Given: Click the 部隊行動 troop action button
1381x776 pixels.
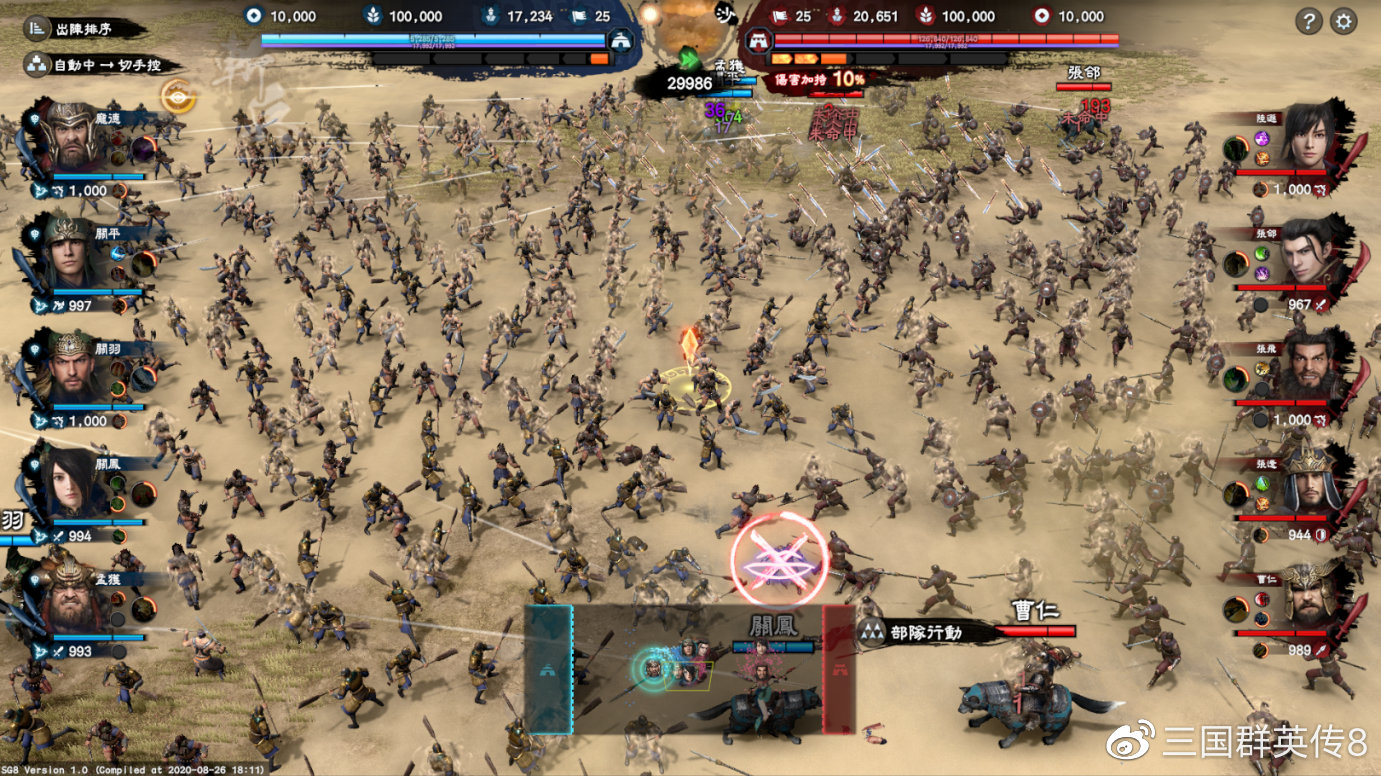Looking at the screenshot, I should [x=927, y=631].
